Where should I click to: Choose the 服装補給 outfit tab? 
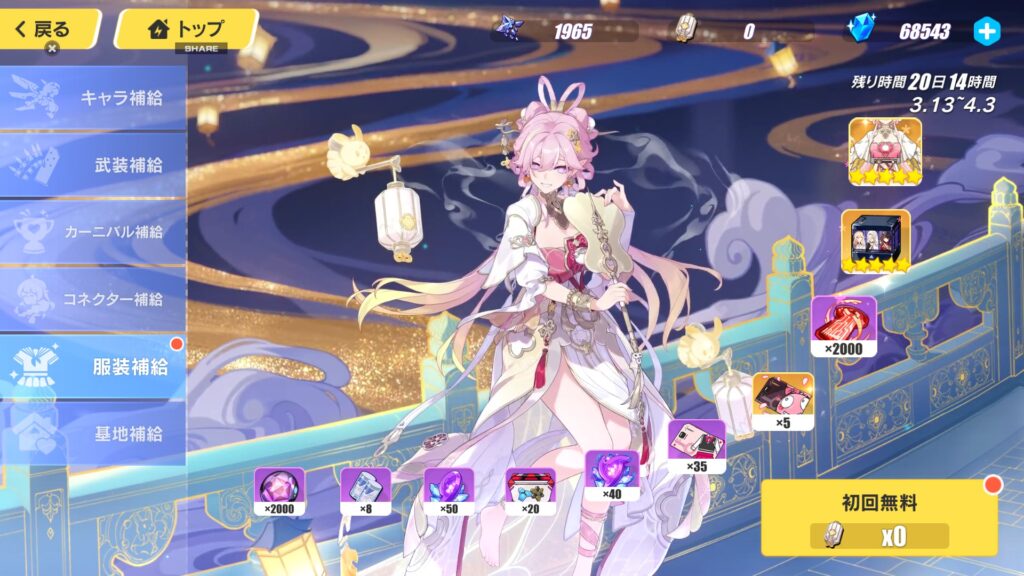point(93,366)
